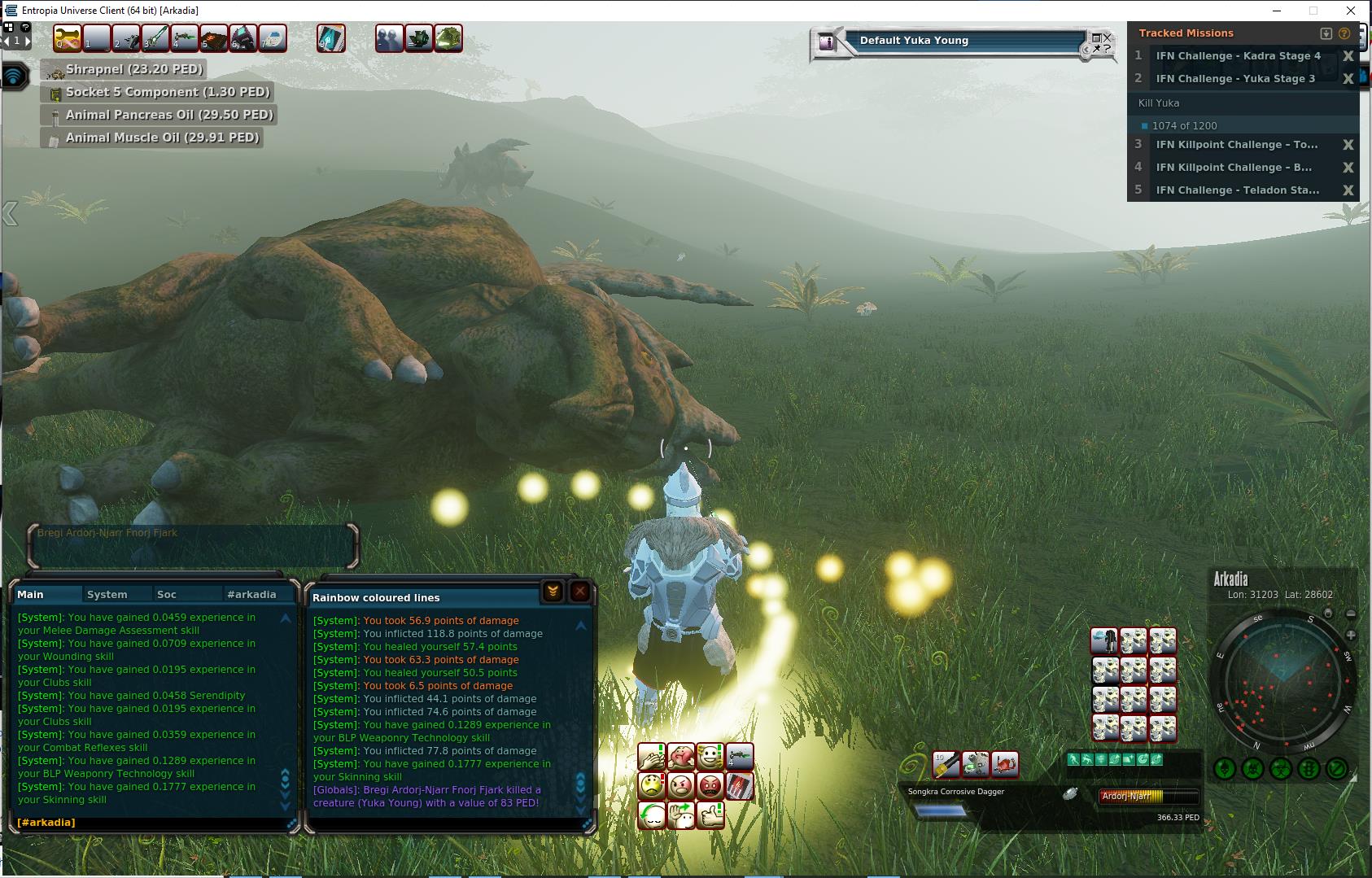The image size is (1372, 878).
Task: Open the Soc chat tab
Action: (x=167, y=595)
